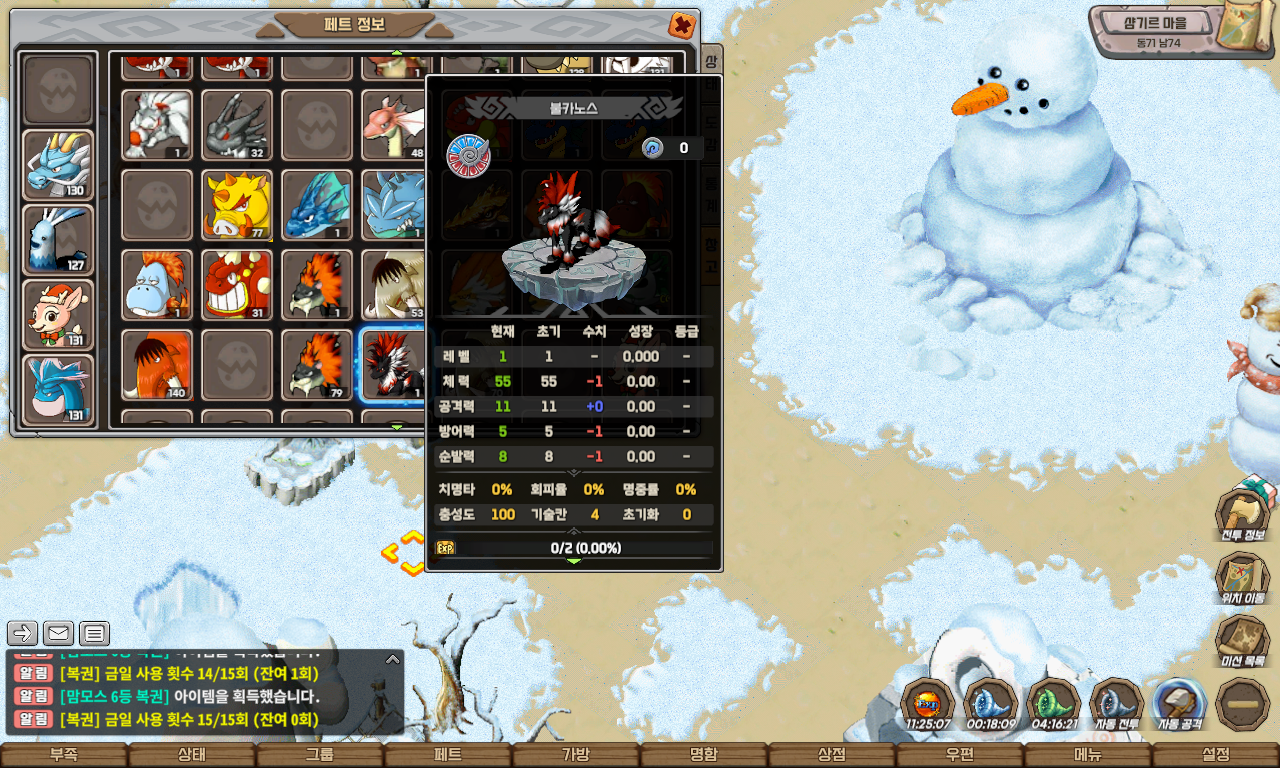Open the 상점 shop menu
Viewport: 1280px width, 768px height.
click(x=832, y=755)
